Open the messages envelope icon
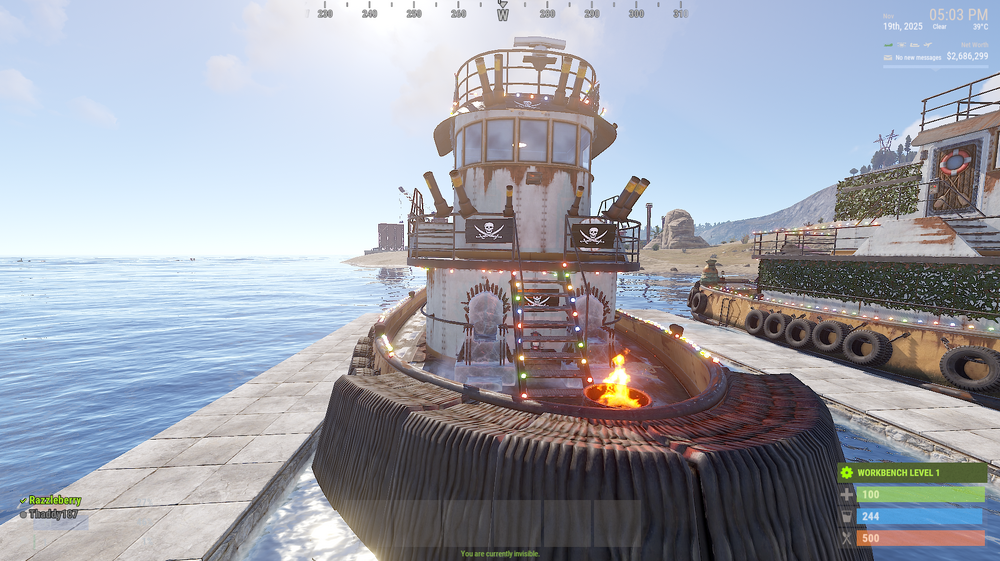1000x561 pixels. [x=887, y=57]
